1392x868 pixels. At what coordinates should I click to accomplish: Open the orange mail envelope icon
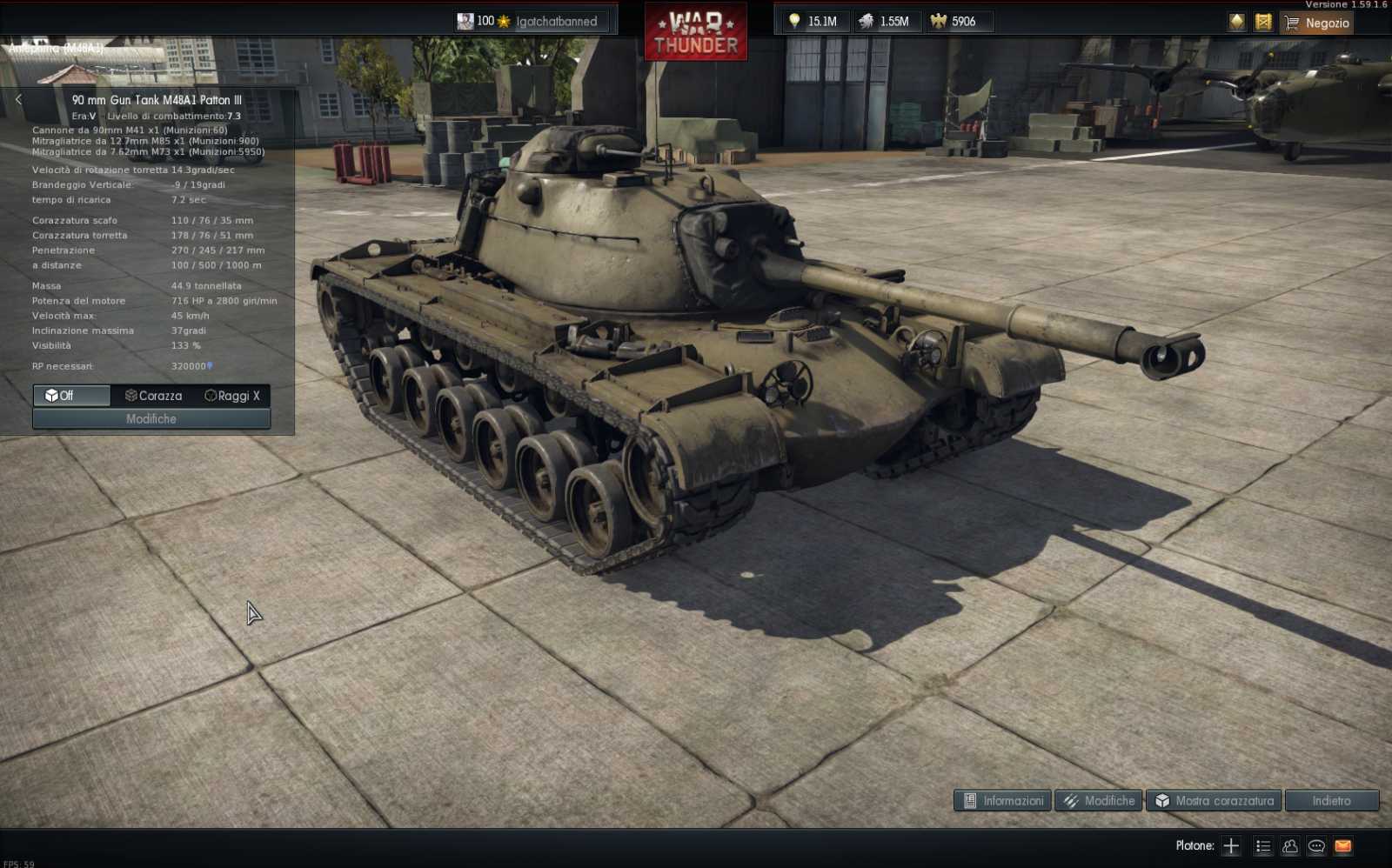click(1341, 845)
